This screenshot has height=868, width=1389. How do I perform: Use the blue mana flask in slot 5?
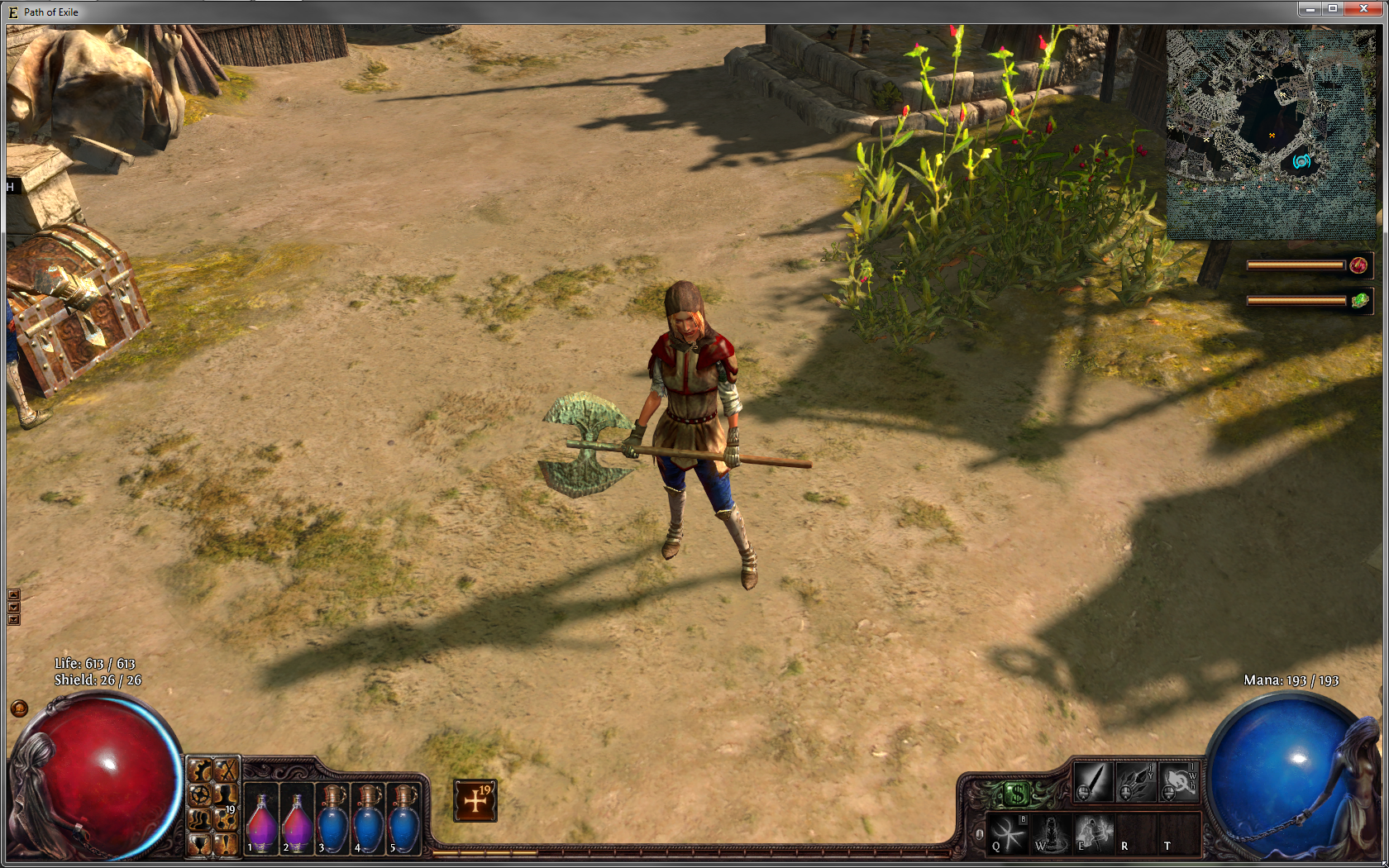[403, 821]
